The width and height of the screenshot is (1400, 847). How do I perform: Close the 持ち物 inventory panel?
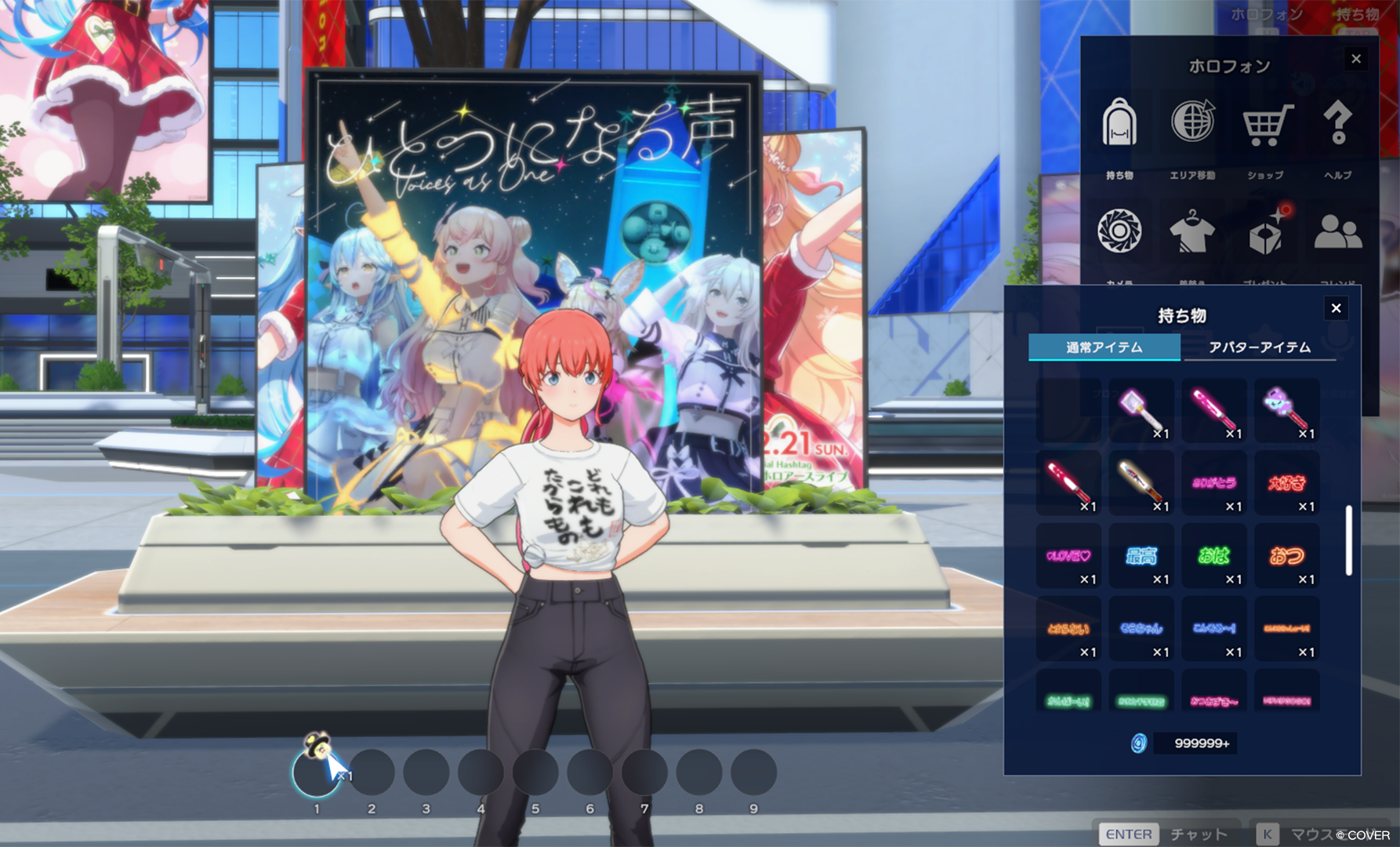tap(1336, 308)
